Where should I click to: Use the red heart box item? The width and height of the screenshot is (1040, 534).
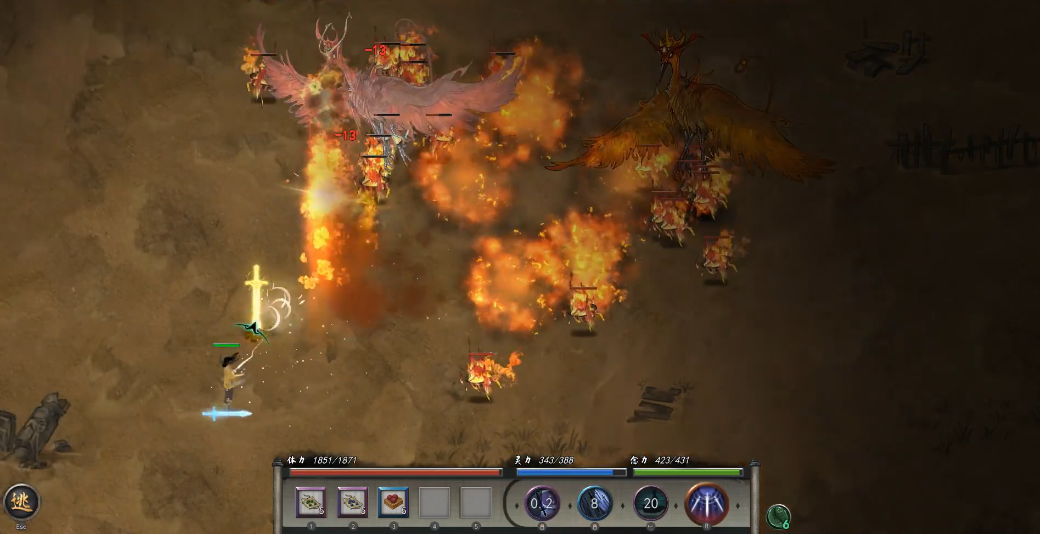point(394,502)
